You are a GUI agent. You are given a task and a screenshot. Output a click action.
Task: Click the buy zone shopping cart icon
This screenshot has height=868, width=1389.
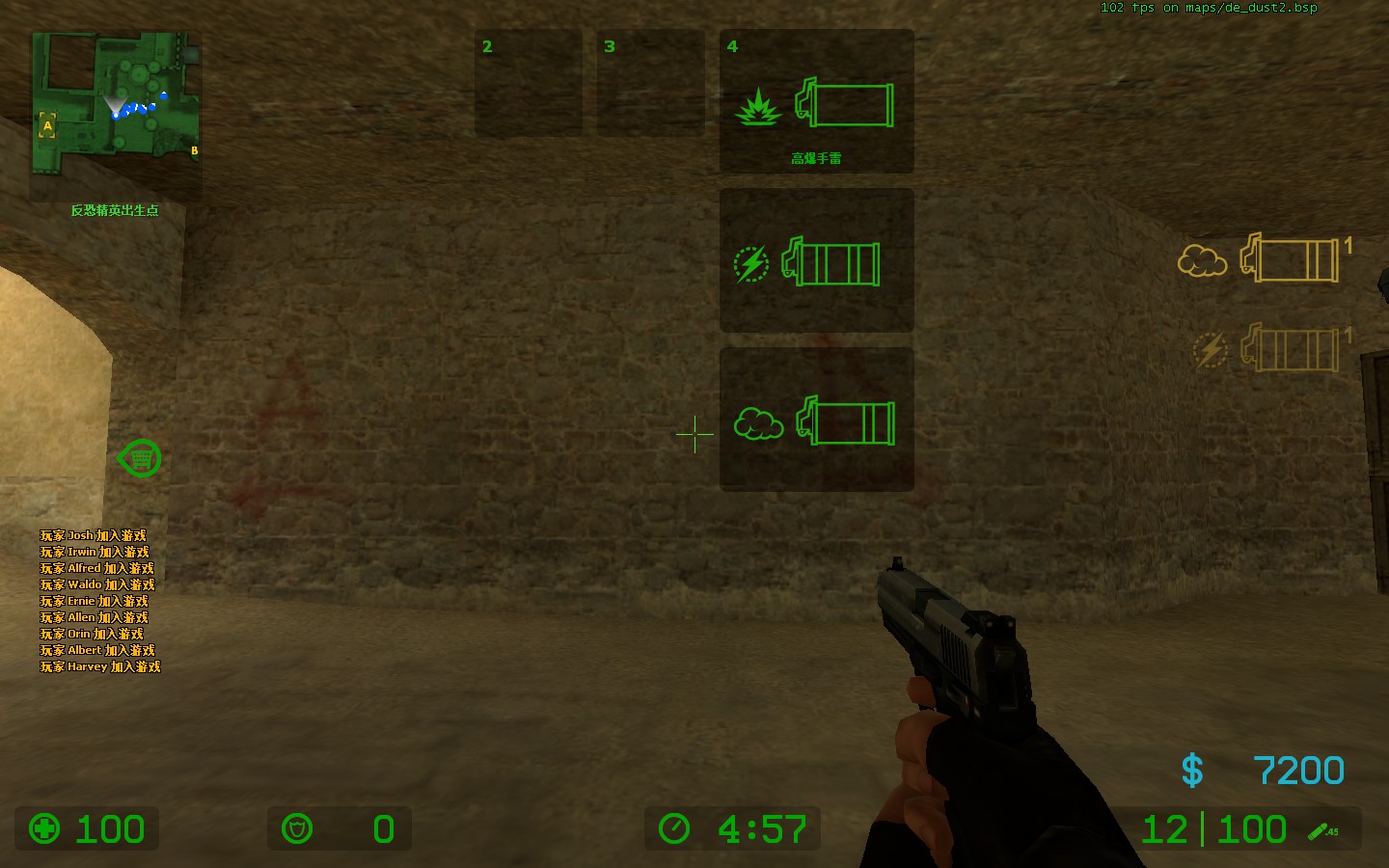140,458
